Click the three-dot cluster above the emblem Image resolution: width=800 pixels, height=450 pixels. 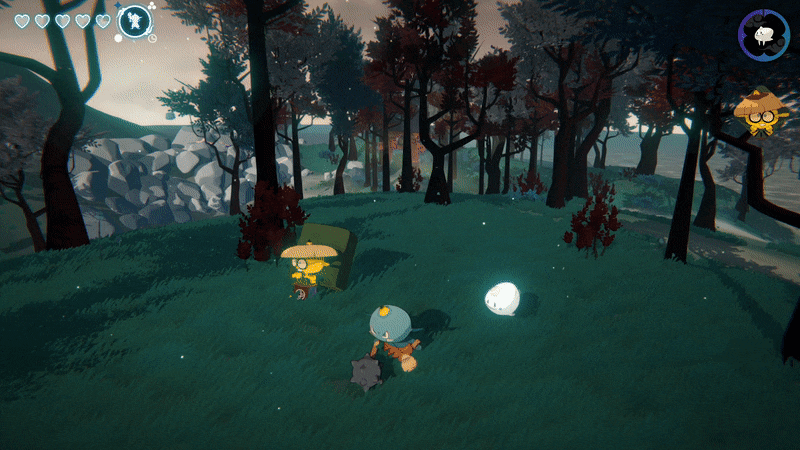[x=151, y=6]
